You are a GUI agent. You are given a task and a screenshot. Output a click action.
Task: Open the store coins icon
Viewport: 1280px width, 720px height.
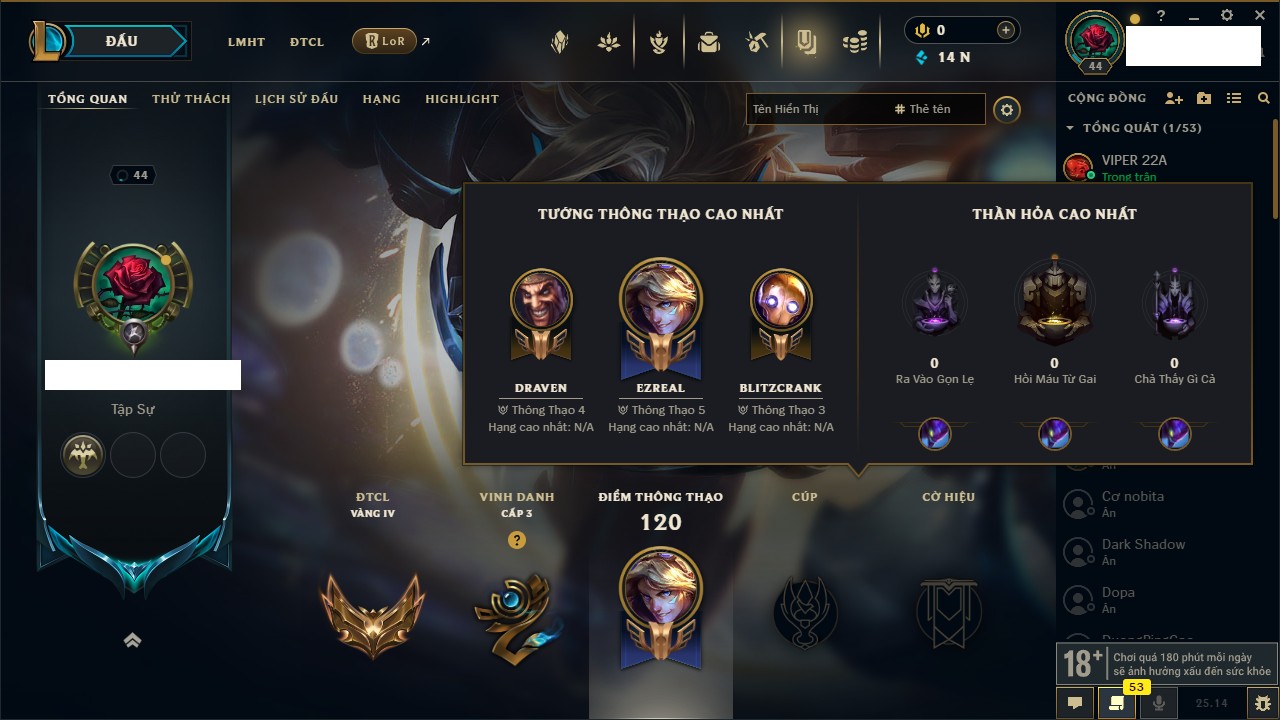coord(854,42)
